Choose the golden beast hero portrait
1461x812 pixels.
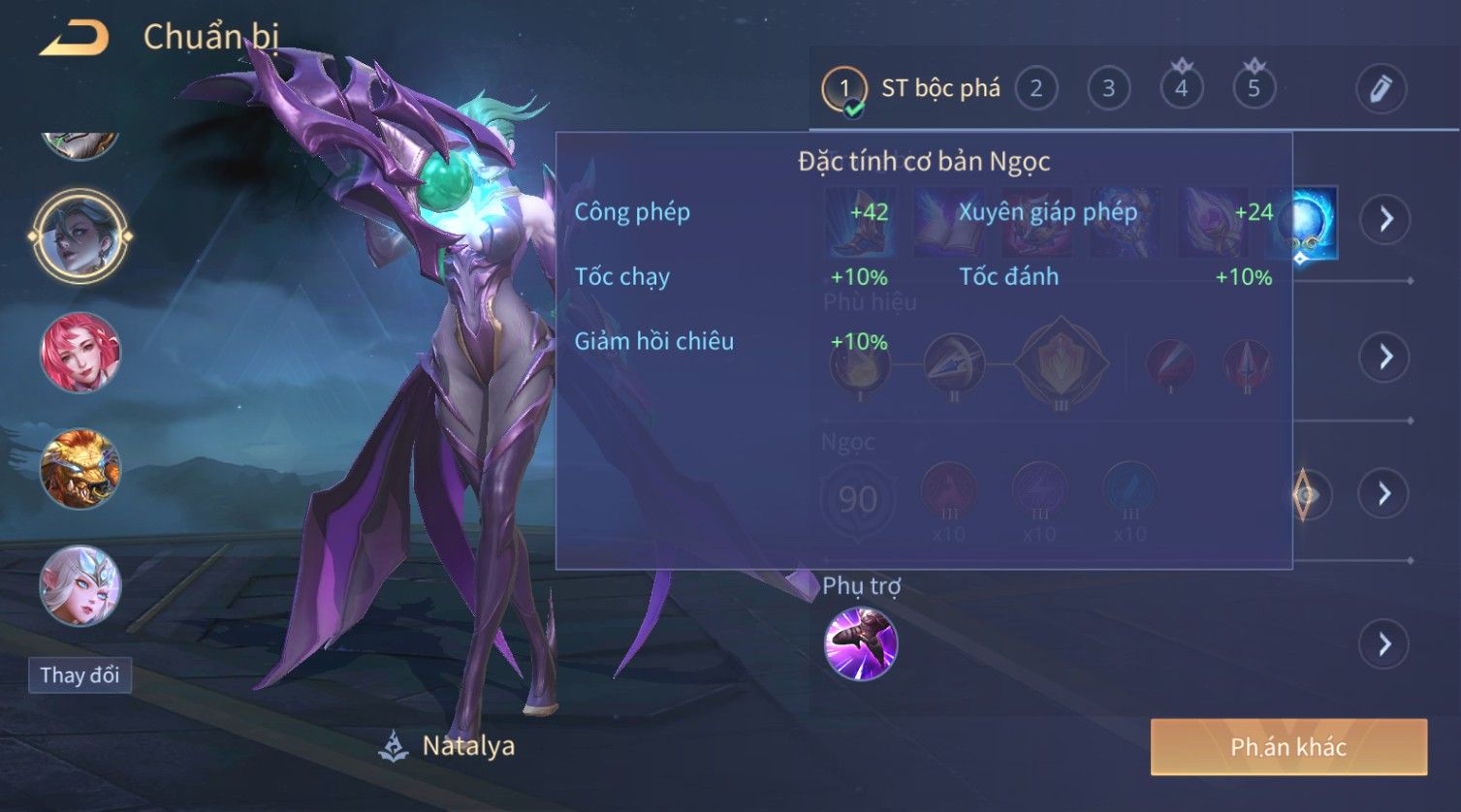[x=79, y=469]
